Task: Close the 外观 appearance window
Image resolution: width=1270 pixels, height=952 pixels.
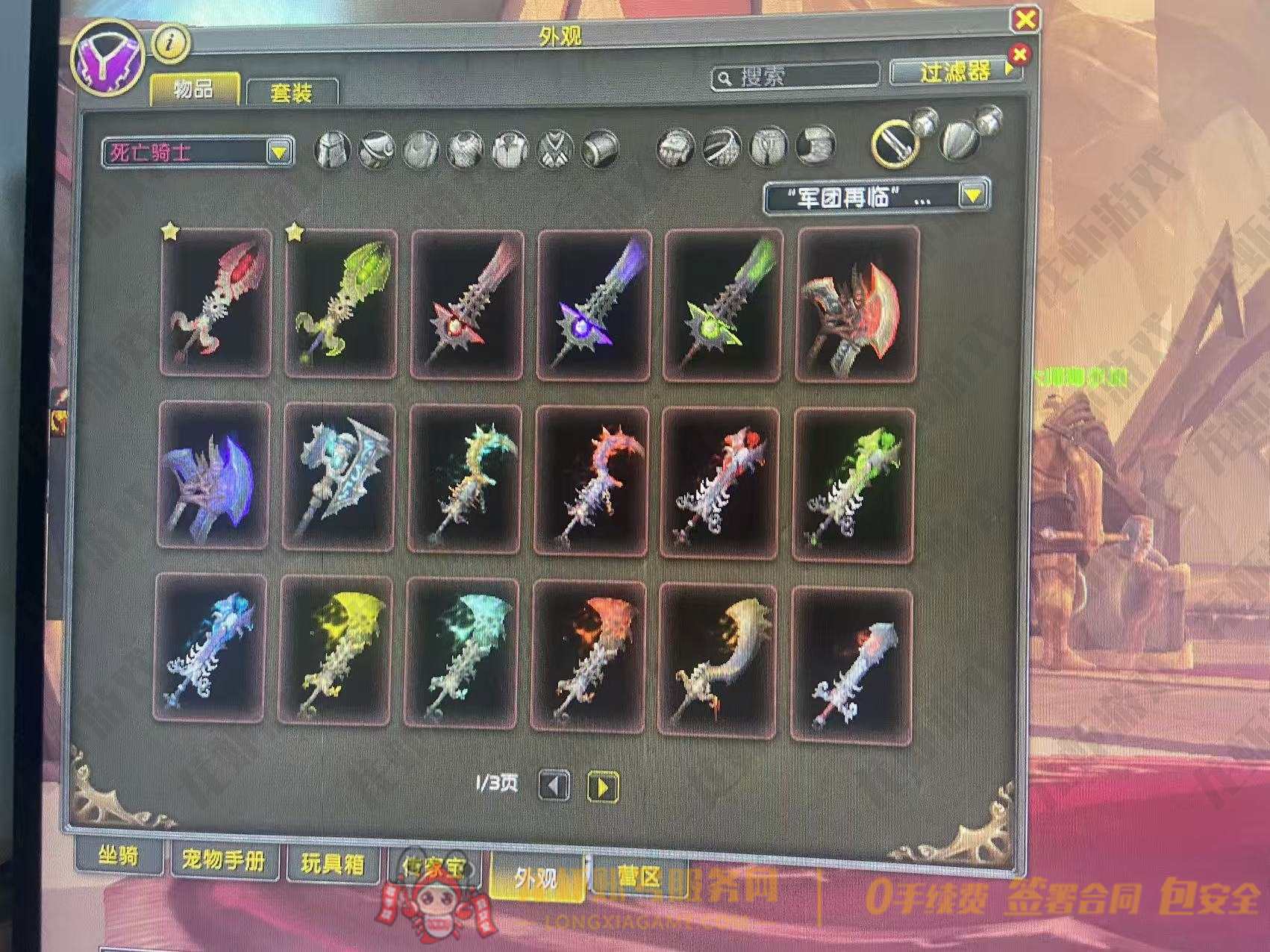Action: (x=1025, y=19)
